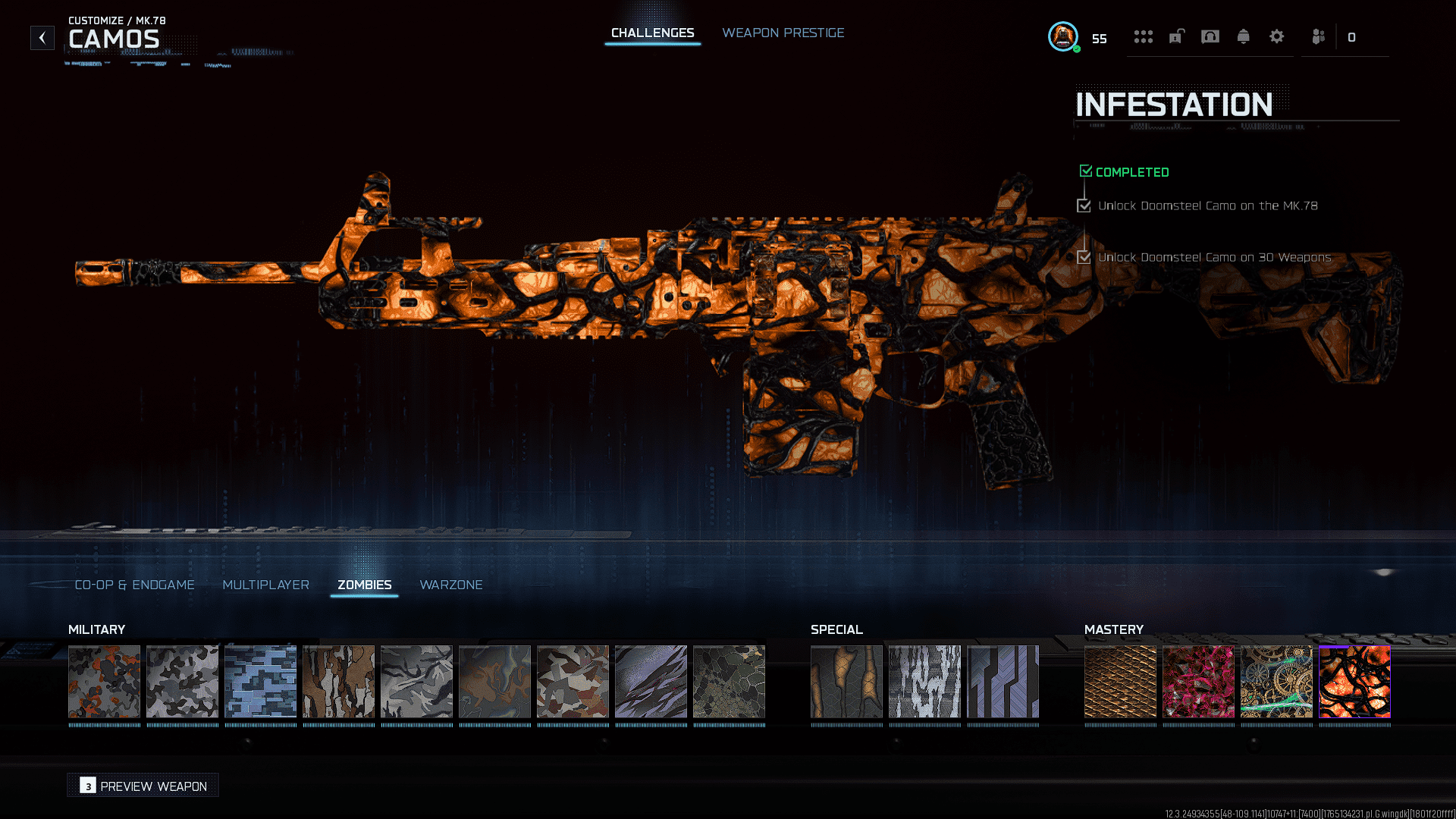The image size is (1456, 819).
Task: Select the blue digital pixel military camo
Action: (x=260, y=681)
